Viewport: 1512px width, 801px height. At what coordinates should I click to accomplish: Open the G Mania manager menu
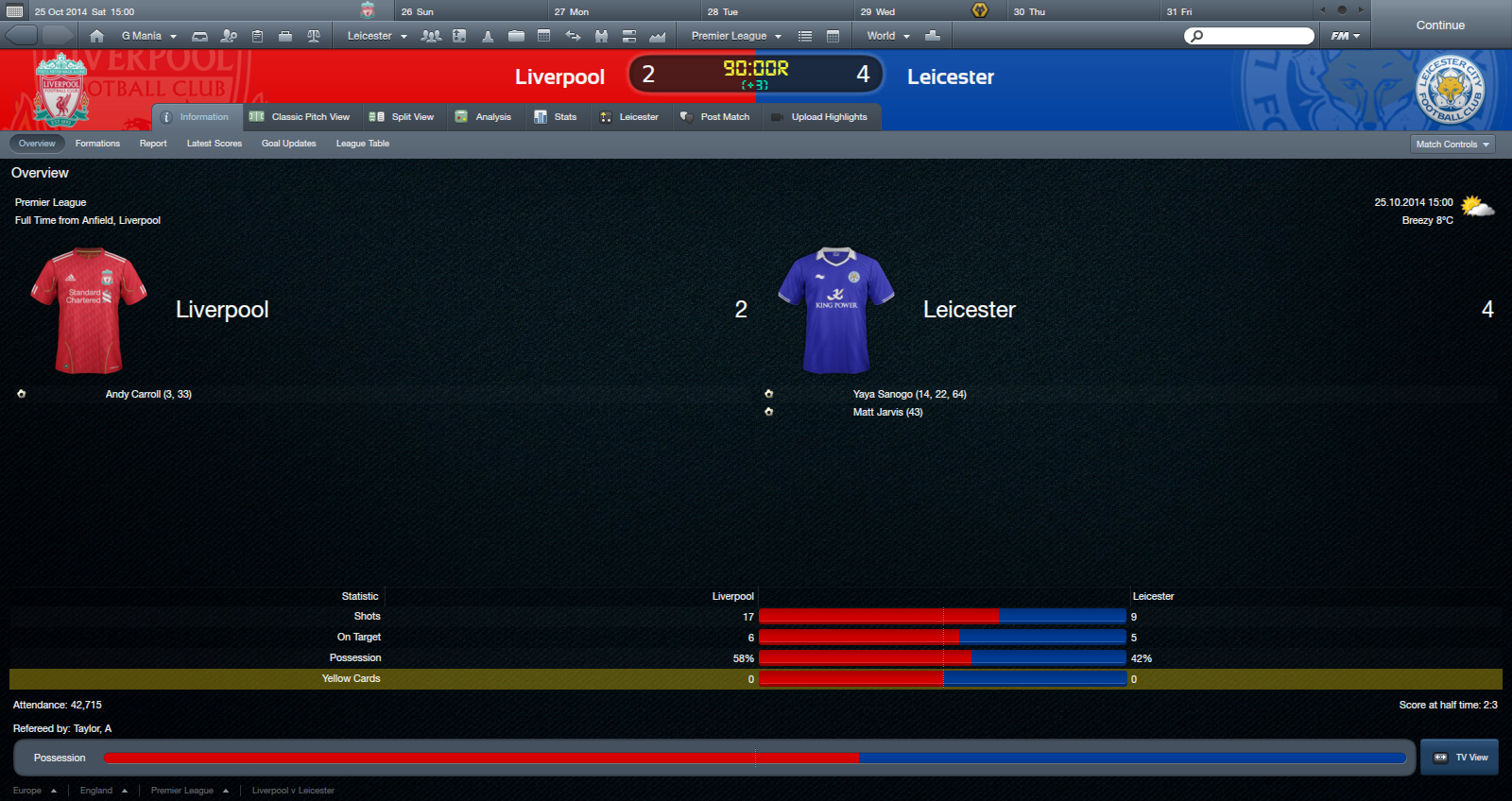tap(148, 36)
